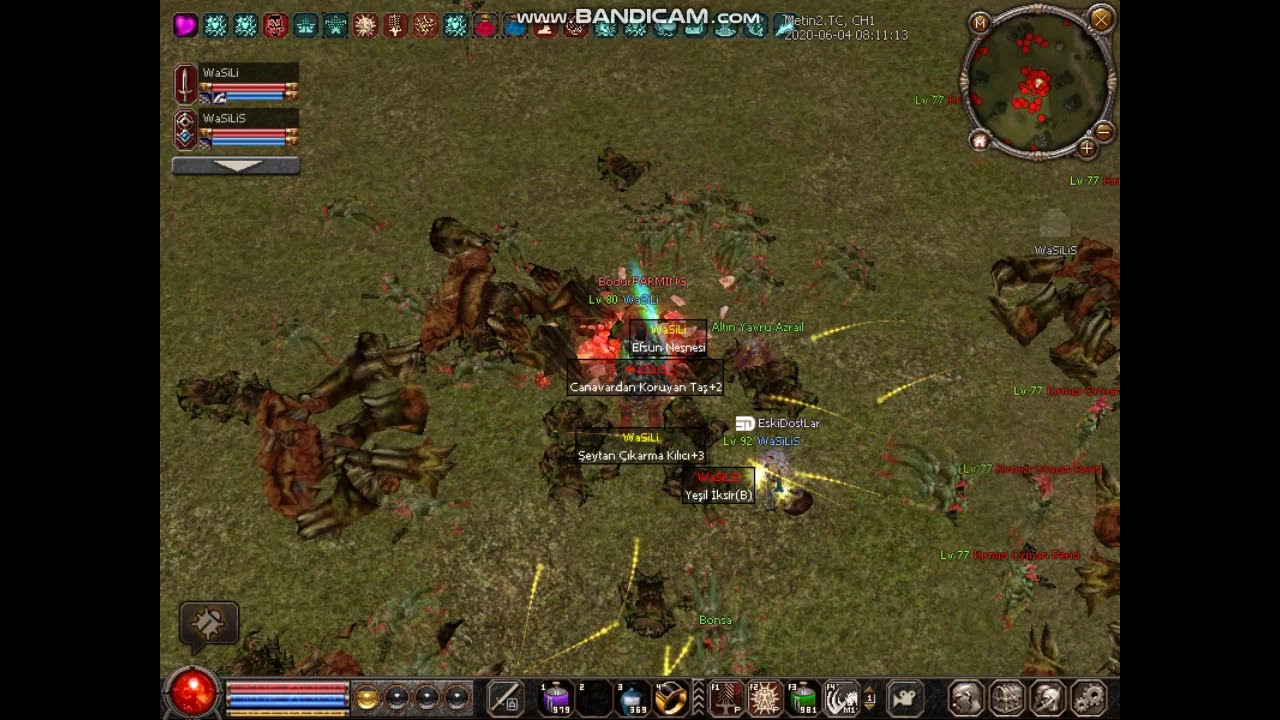Open the inventory chest button
This screenshot has height=720, width=1280.
1007,697
